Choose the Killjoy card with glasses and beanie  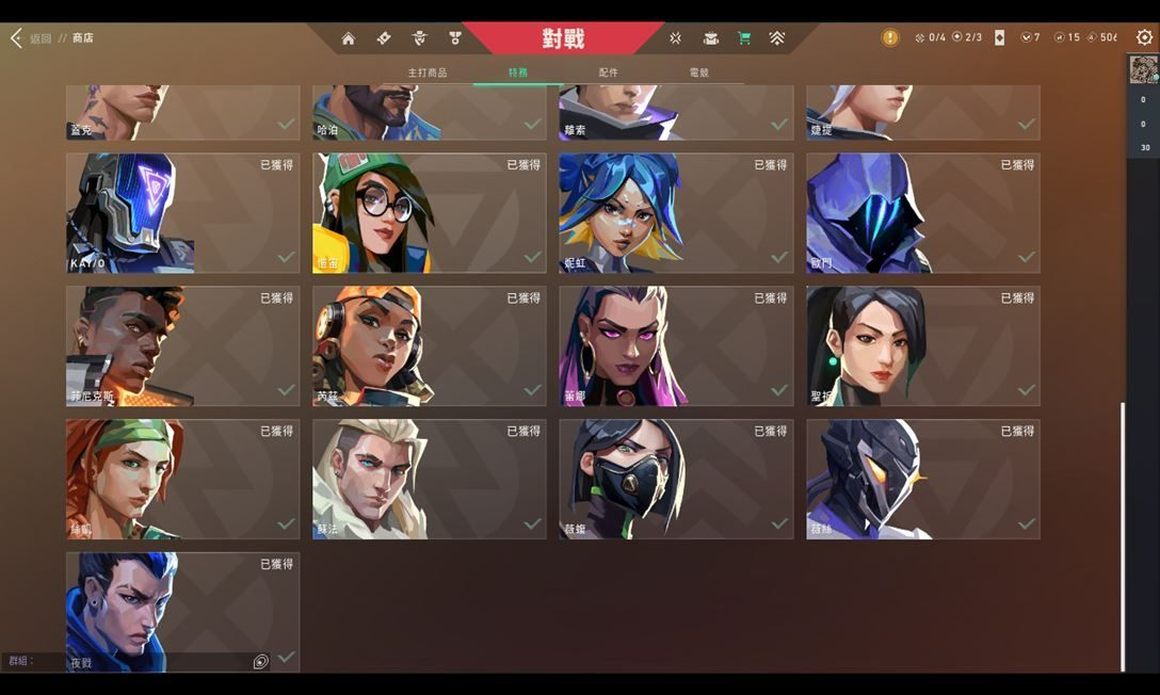[429, 213]
